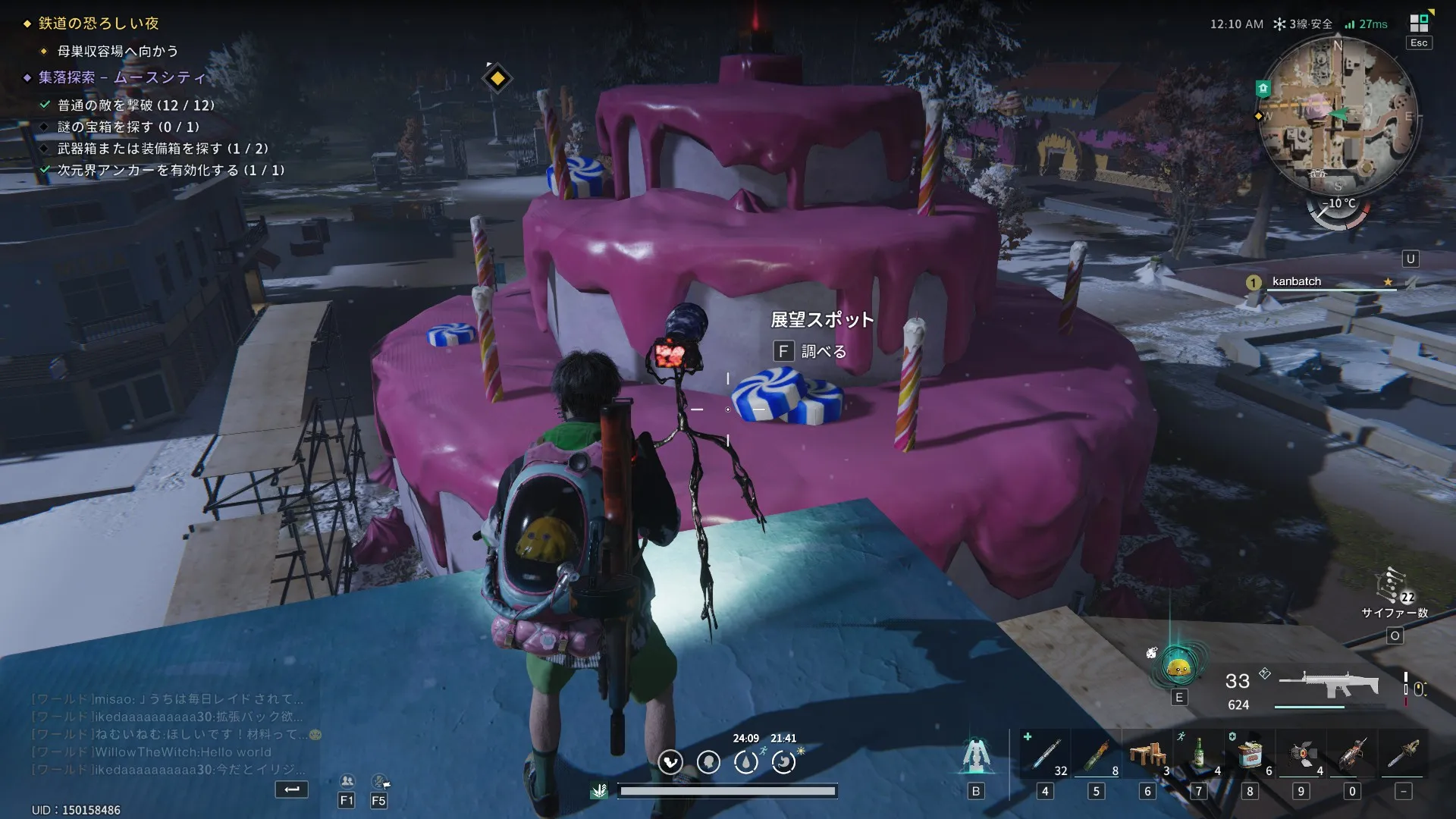
Task: Open the main menu grid icon
Action: [1419, 24]
